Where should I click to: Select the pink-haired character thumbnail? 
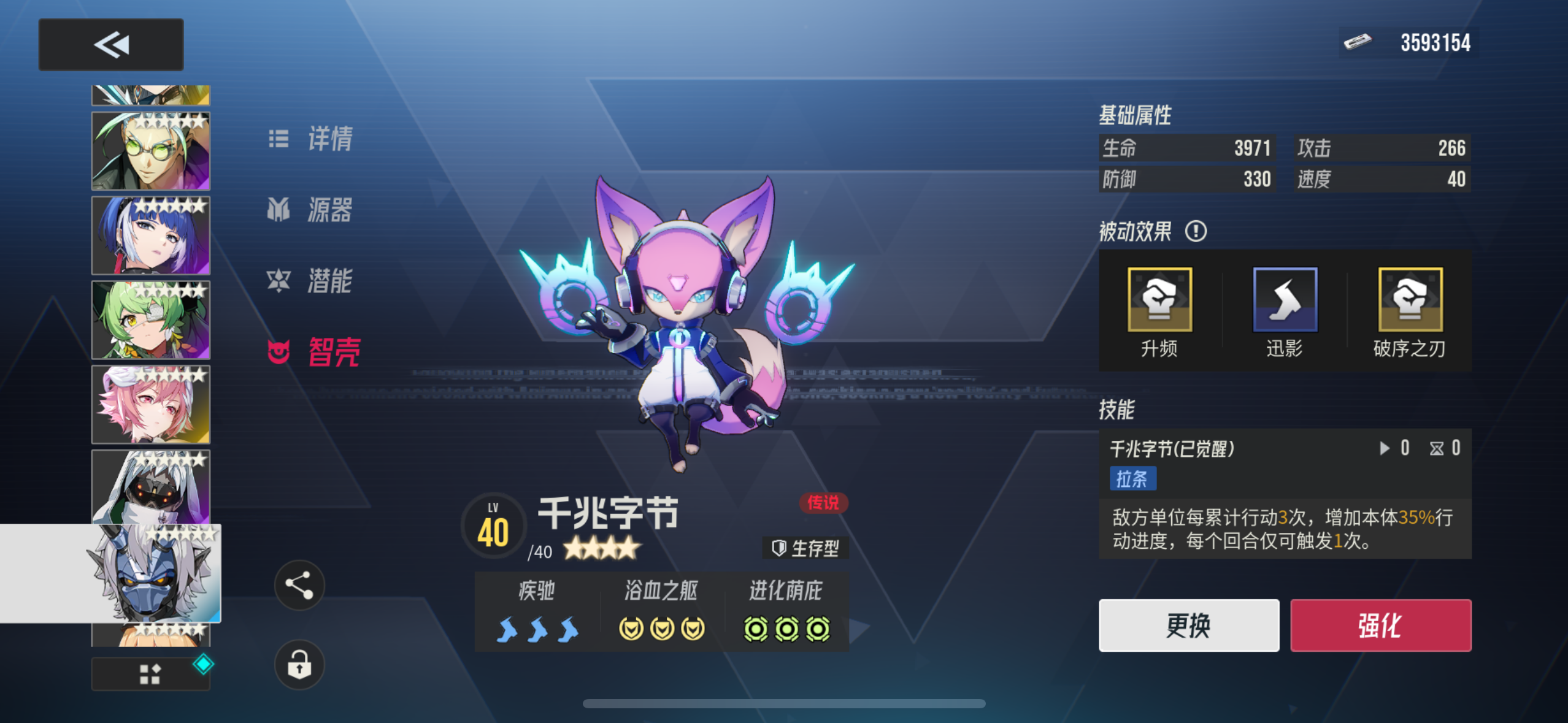(x=150, y=405)
